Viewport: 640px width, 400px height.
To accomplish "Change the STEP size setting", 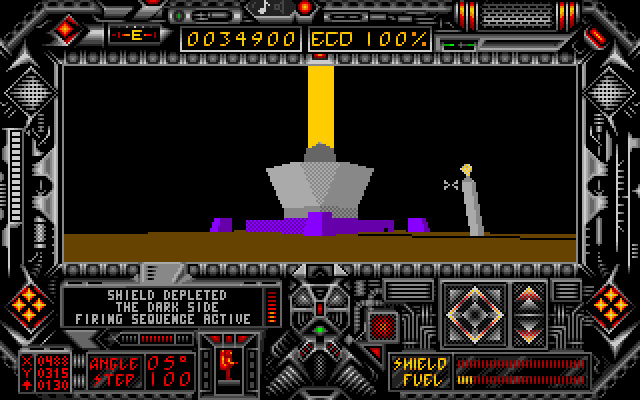I will click(x=169, y=380).
